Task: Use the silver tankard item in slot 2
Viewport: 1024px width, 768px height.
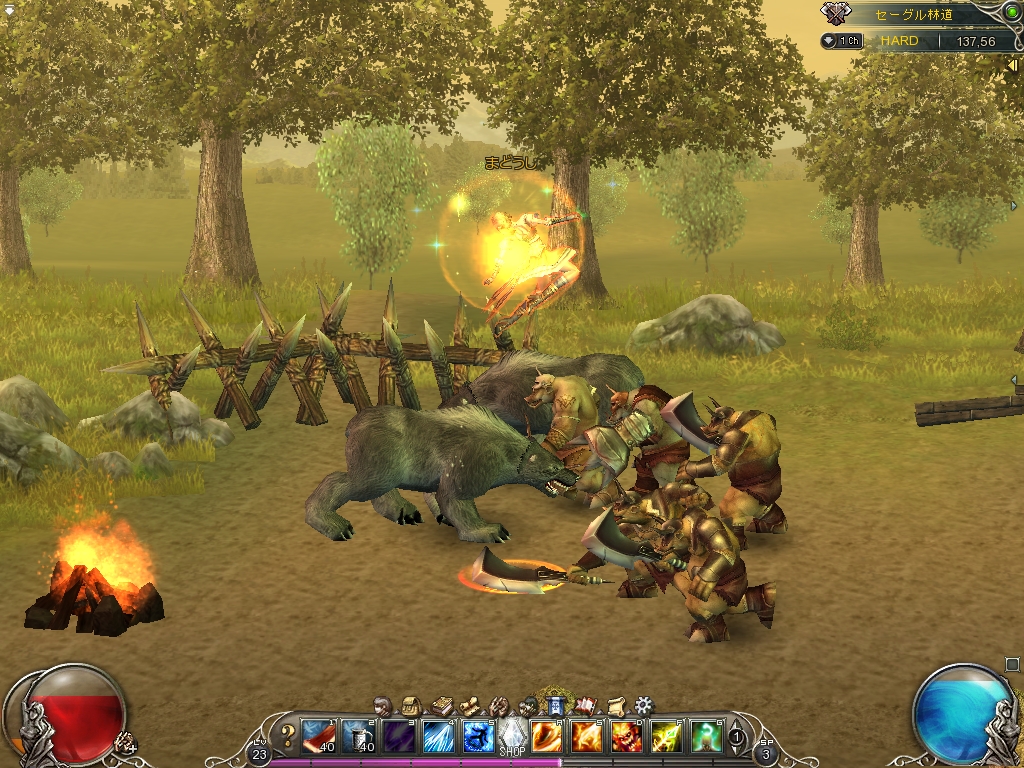Action: 360,737
